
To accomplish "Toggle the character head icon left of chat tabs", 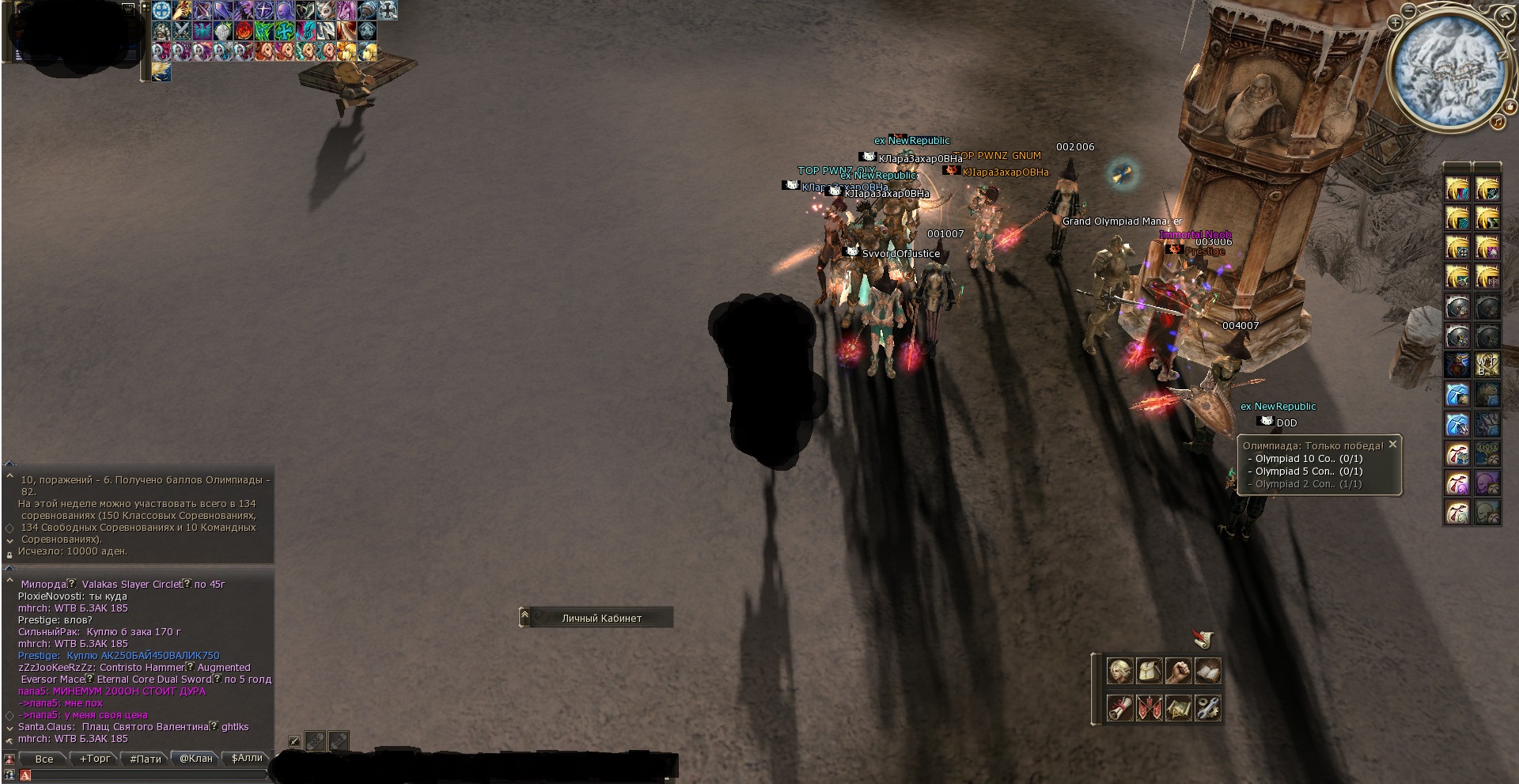I will 9,758.
